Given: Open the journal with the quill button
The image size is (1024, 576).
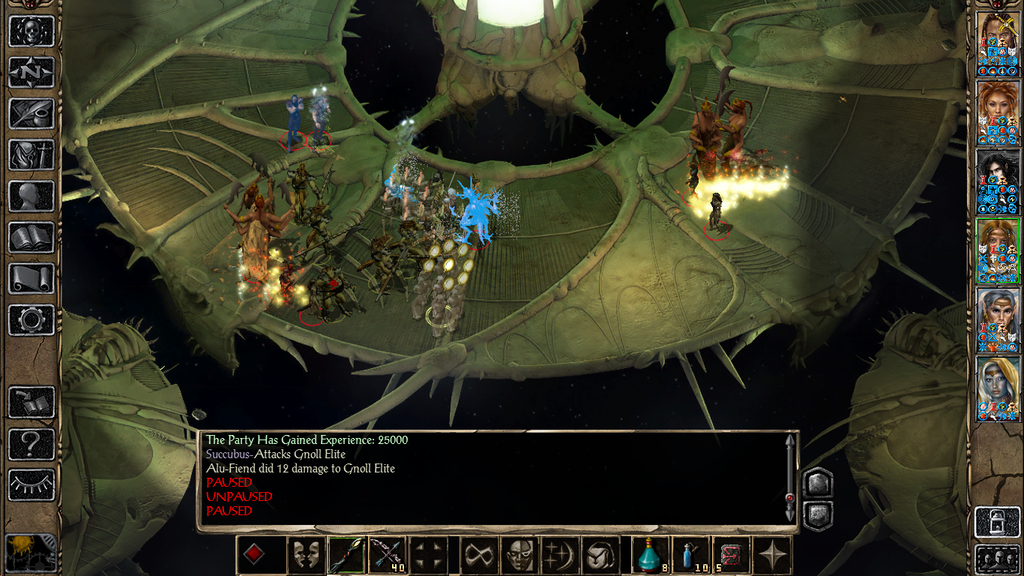Looking at the screenshot, I should [31, 114].
